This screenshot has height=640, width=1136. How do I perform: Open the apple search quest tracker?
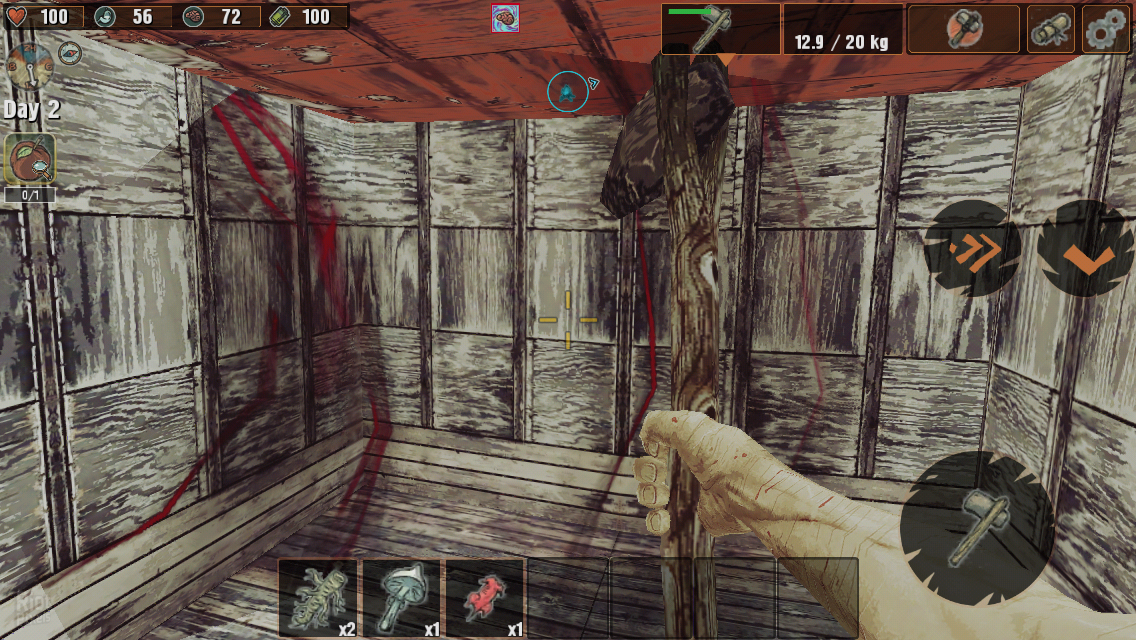(30, 160)
